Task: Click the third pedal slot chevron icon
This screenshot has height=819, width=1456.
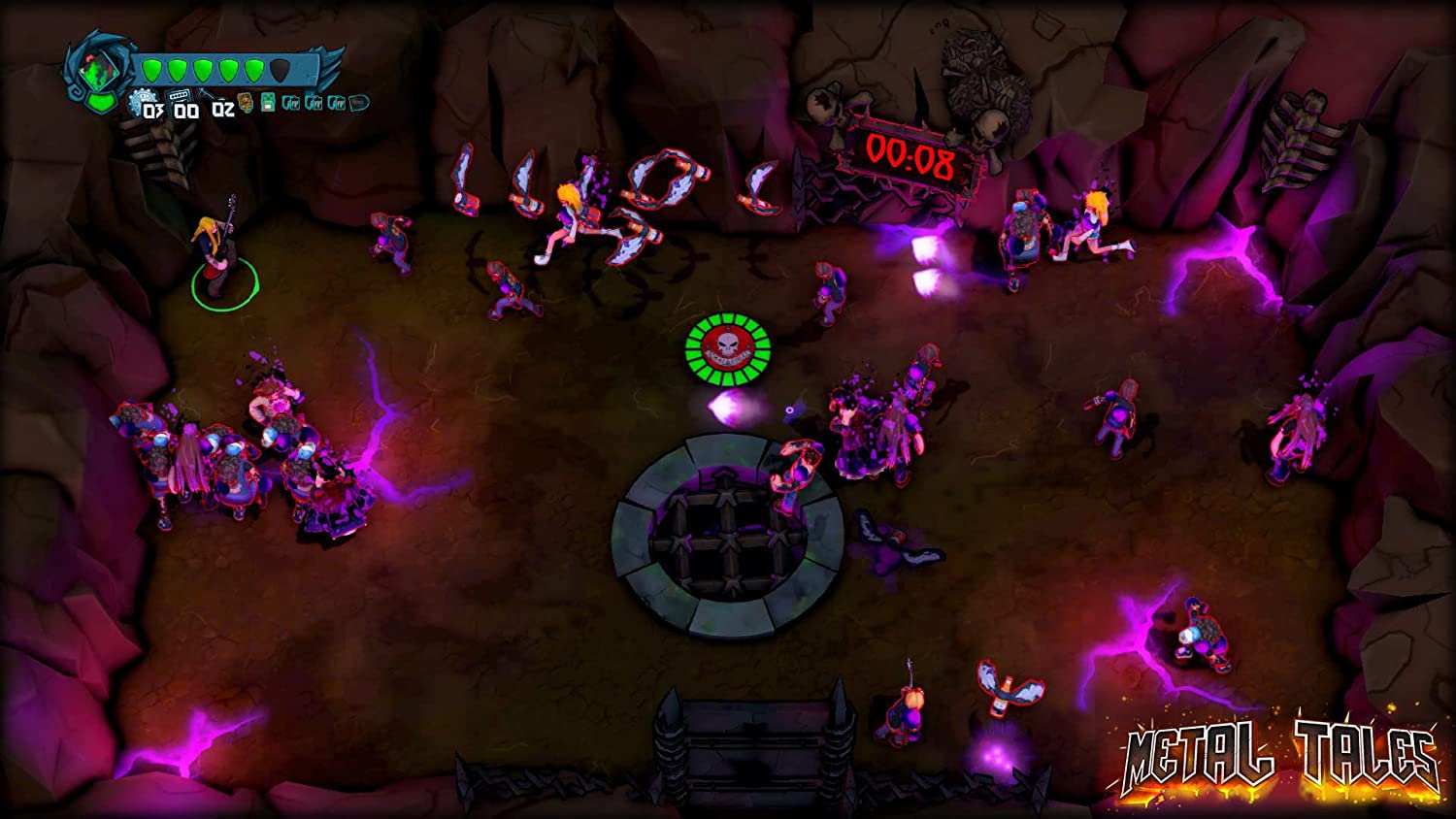Action: pos(336,102)
